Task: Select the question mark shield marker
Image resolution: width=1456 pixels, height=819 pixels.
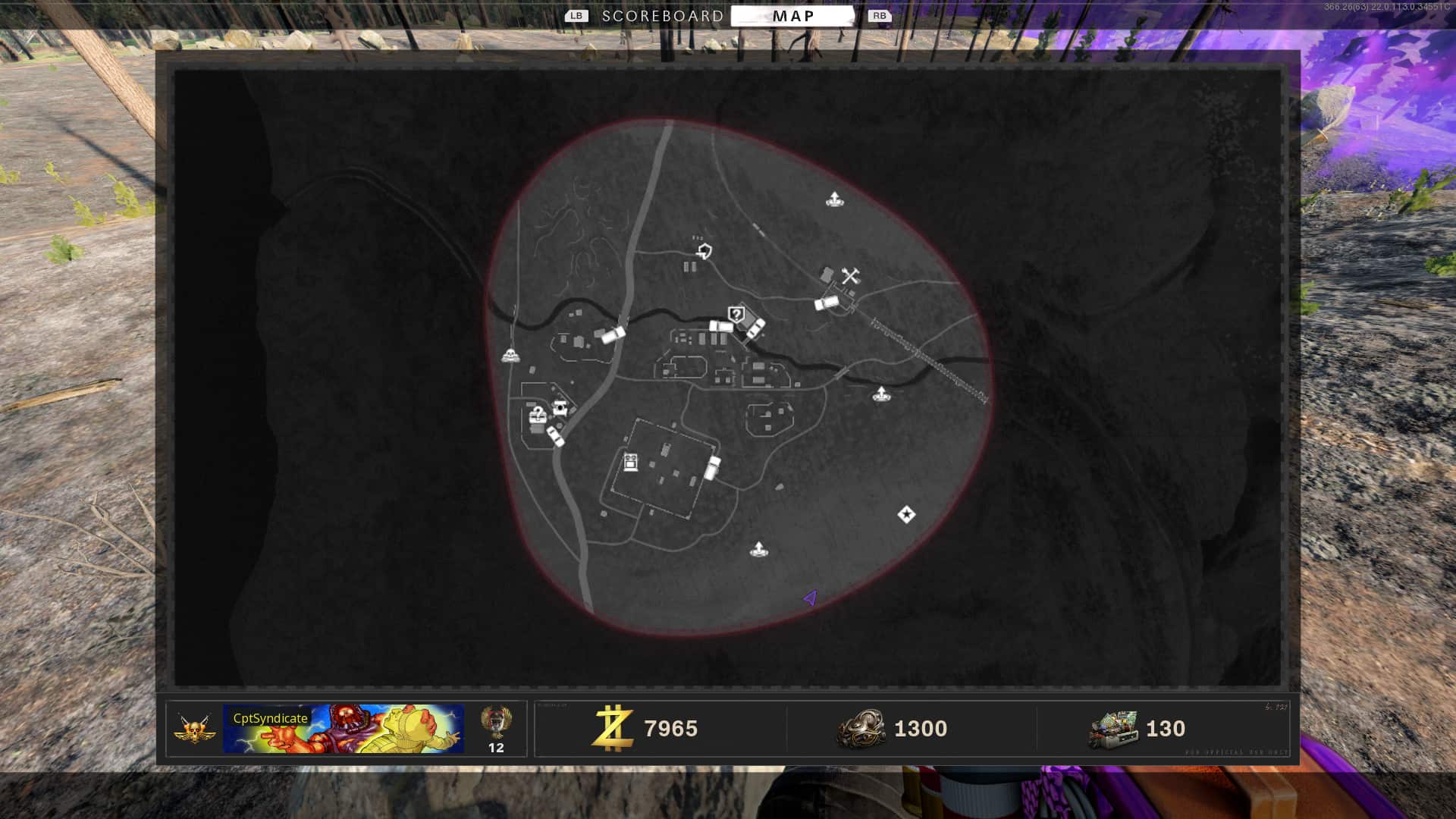Action: pyautogui.click(x=736, y=314)
